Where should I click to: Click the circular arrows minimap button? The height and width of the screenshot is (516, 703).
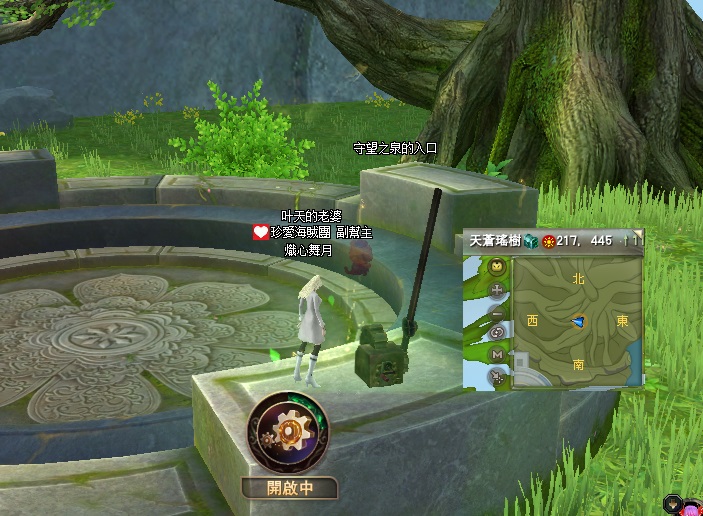[x=497, y=333]
